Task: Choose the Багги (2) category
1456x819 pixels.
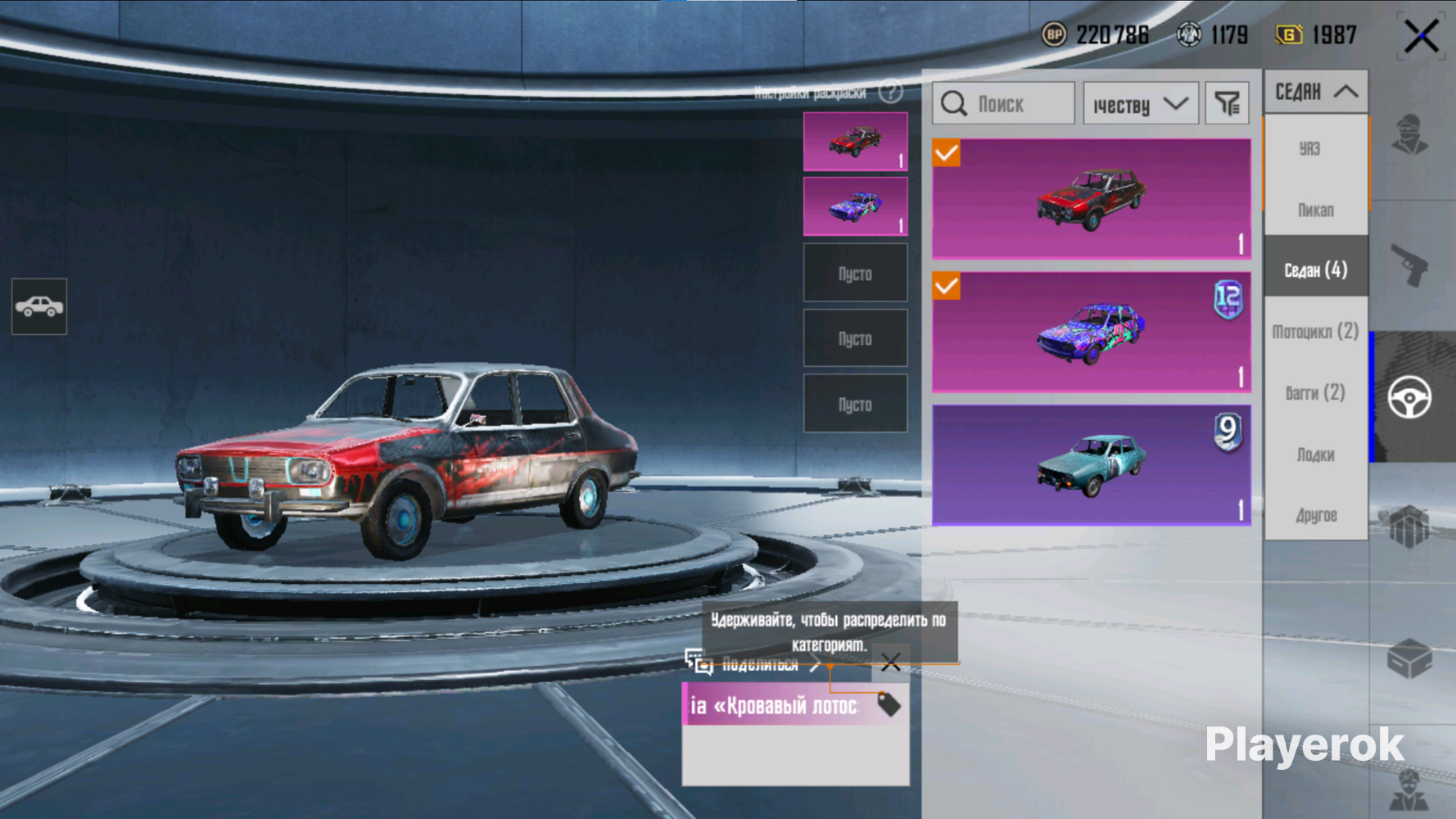Action: 1315,393
